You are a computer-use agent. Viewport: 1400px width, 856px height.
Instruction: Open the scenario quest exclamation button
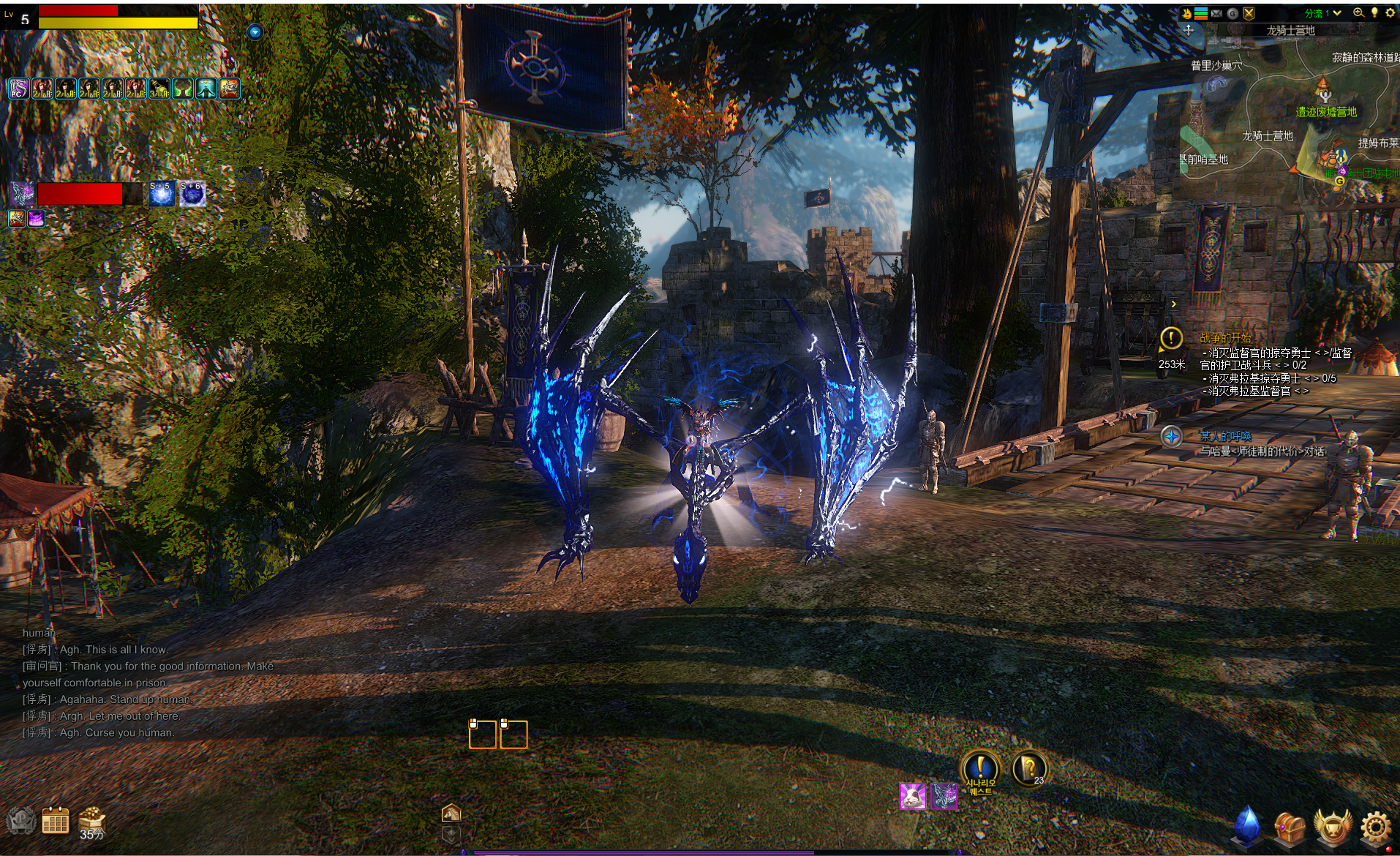pos(980,770)
